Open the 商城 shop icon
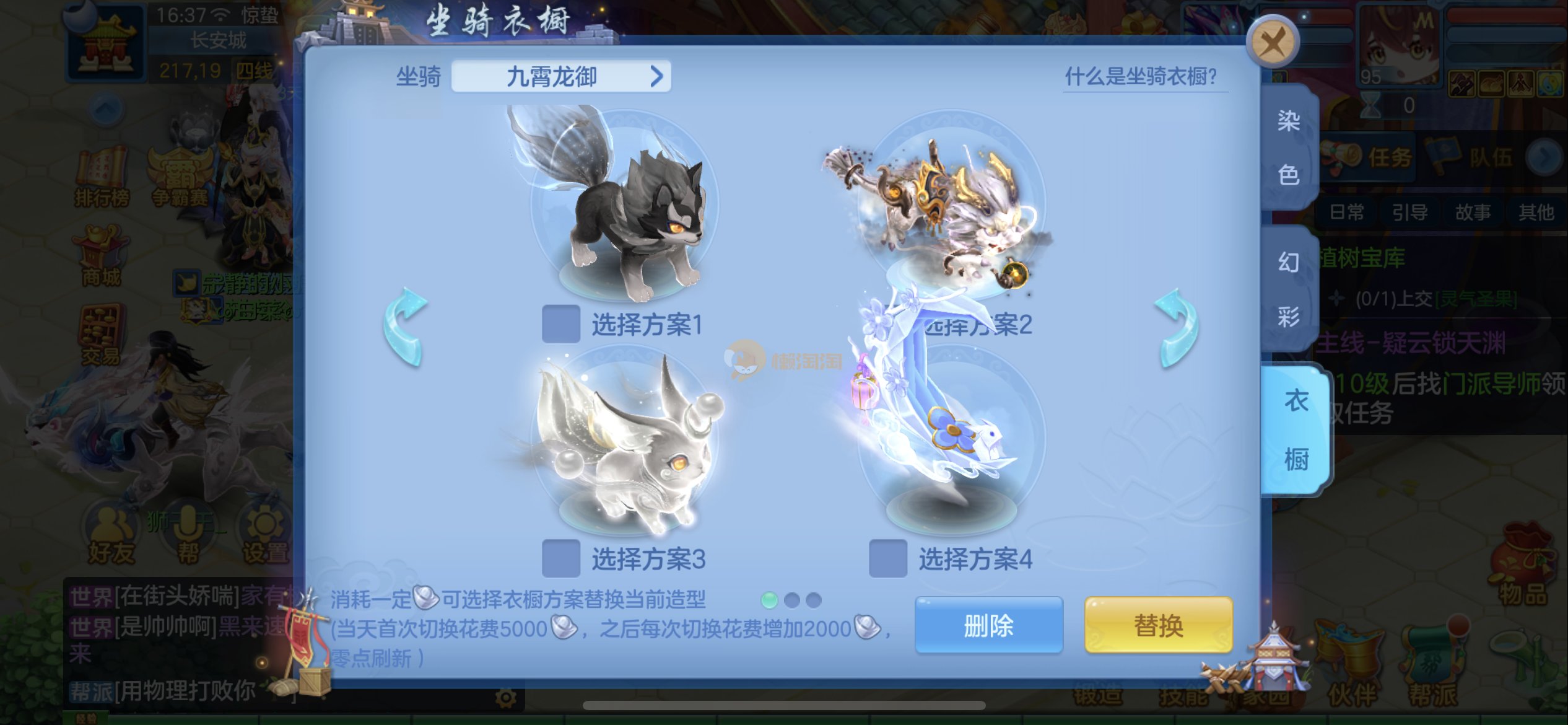1568x725 pixels. pyautogui.click(x=102, y=259)
